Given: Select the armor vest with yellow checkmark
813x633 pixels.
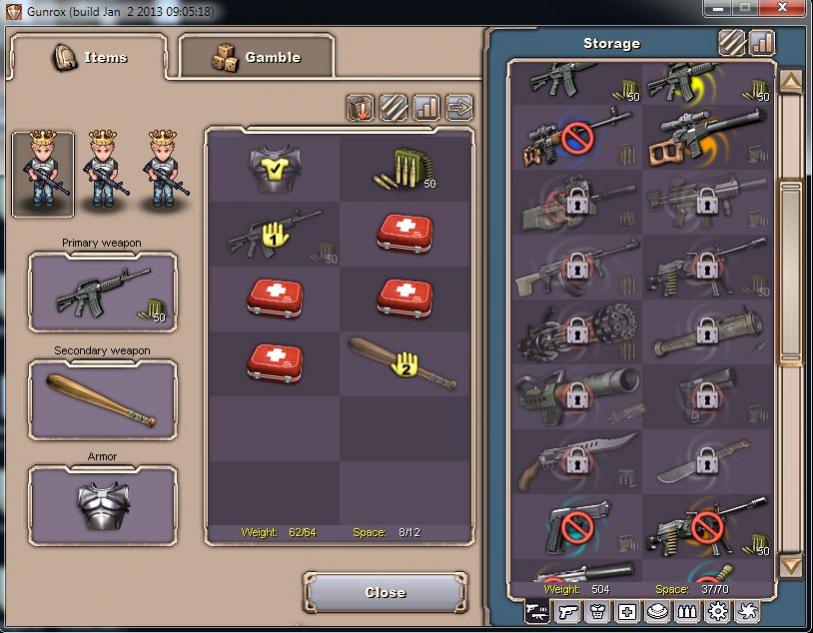Looking at the screenshot, I should tap(271, 169).
